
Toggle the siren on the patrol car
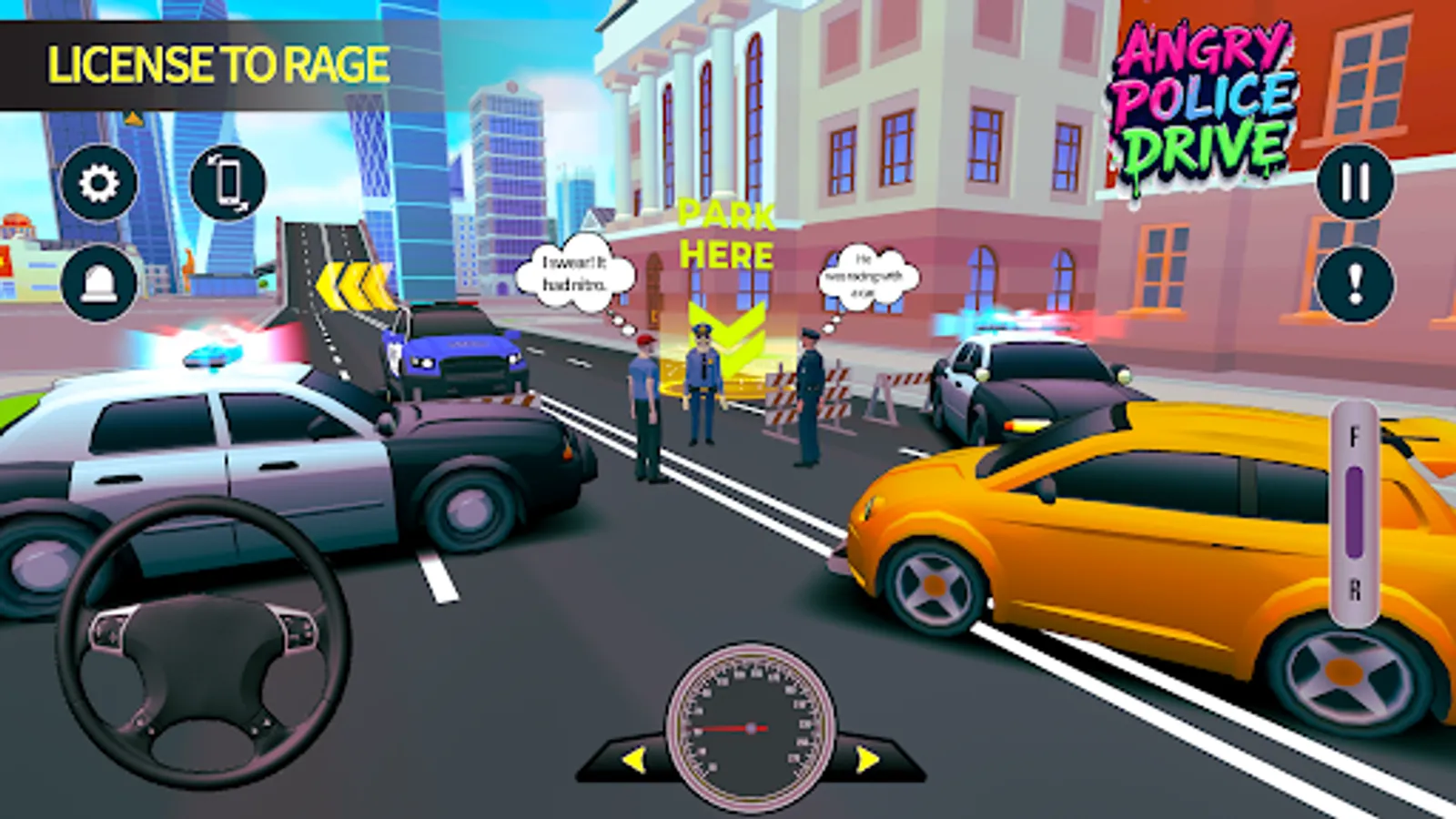(211, 354)
